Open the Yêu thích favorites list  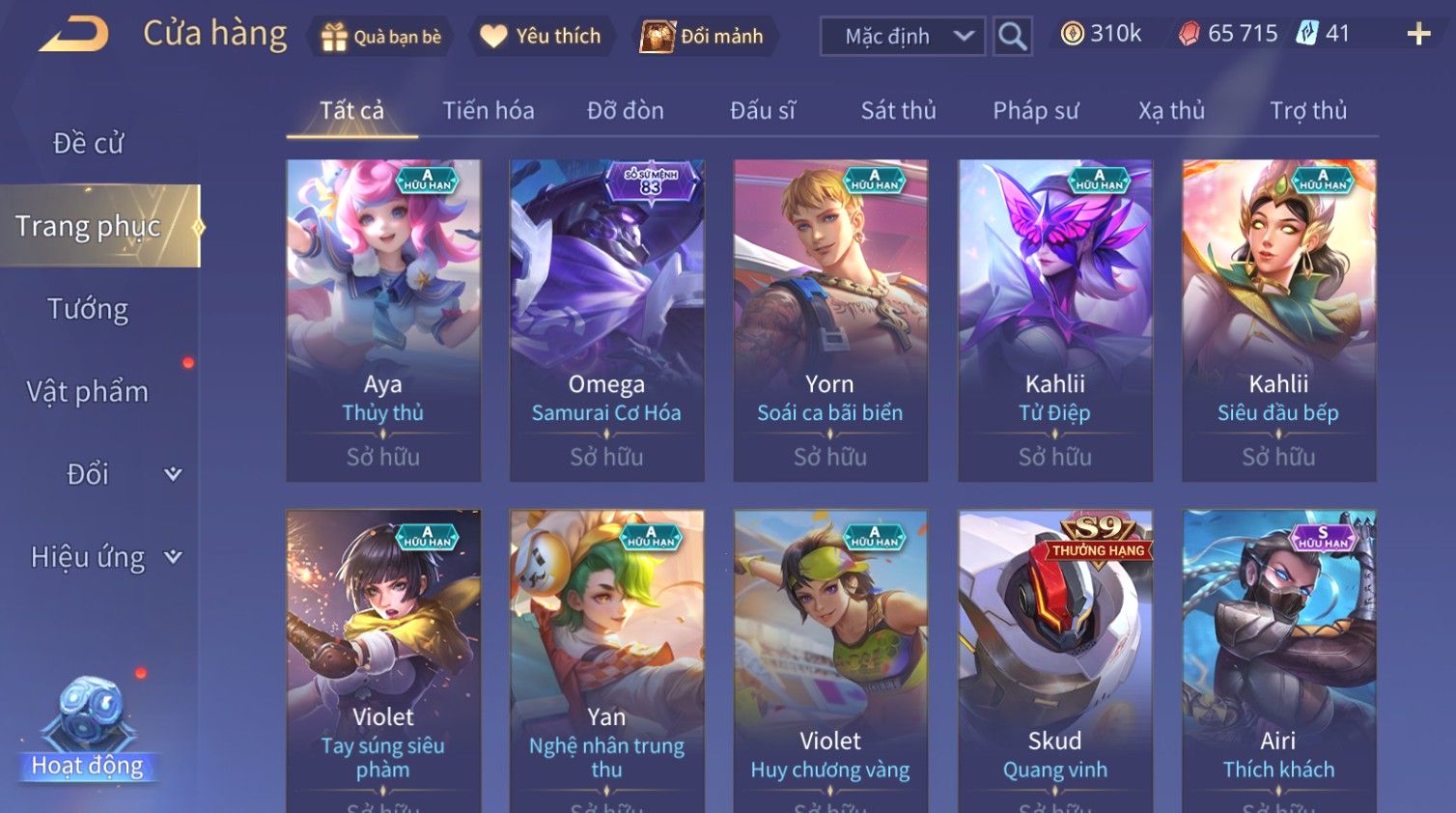click(x=542, y=37)
